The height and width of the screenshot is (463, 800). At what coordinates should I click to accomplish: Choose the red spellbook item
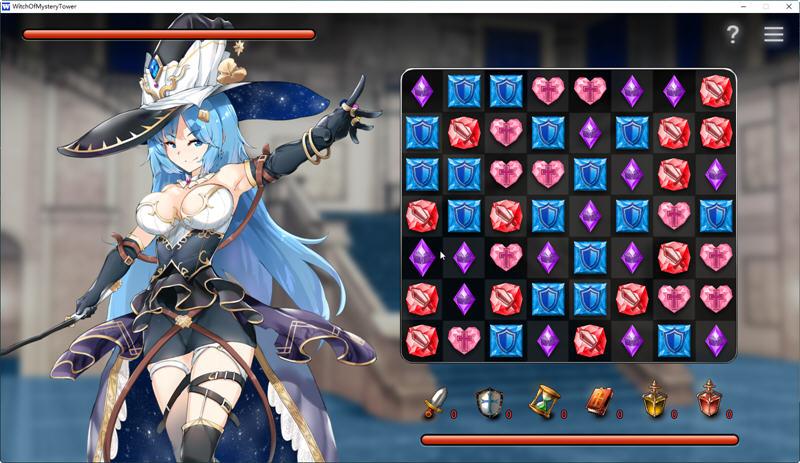pyautogui.click(x=599, y=402)
